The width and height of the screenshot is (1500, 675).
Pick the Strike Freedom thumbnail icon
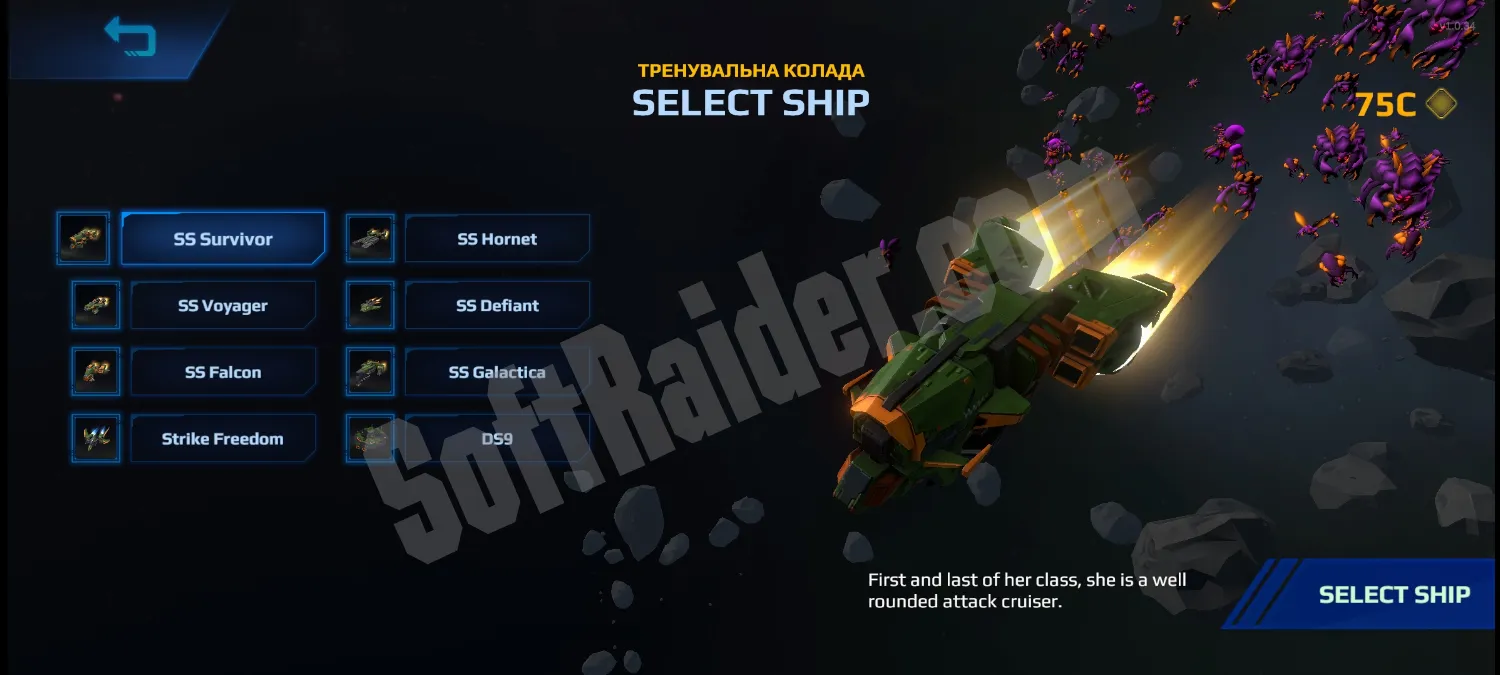pyautogui.click(x=96, y=439)
